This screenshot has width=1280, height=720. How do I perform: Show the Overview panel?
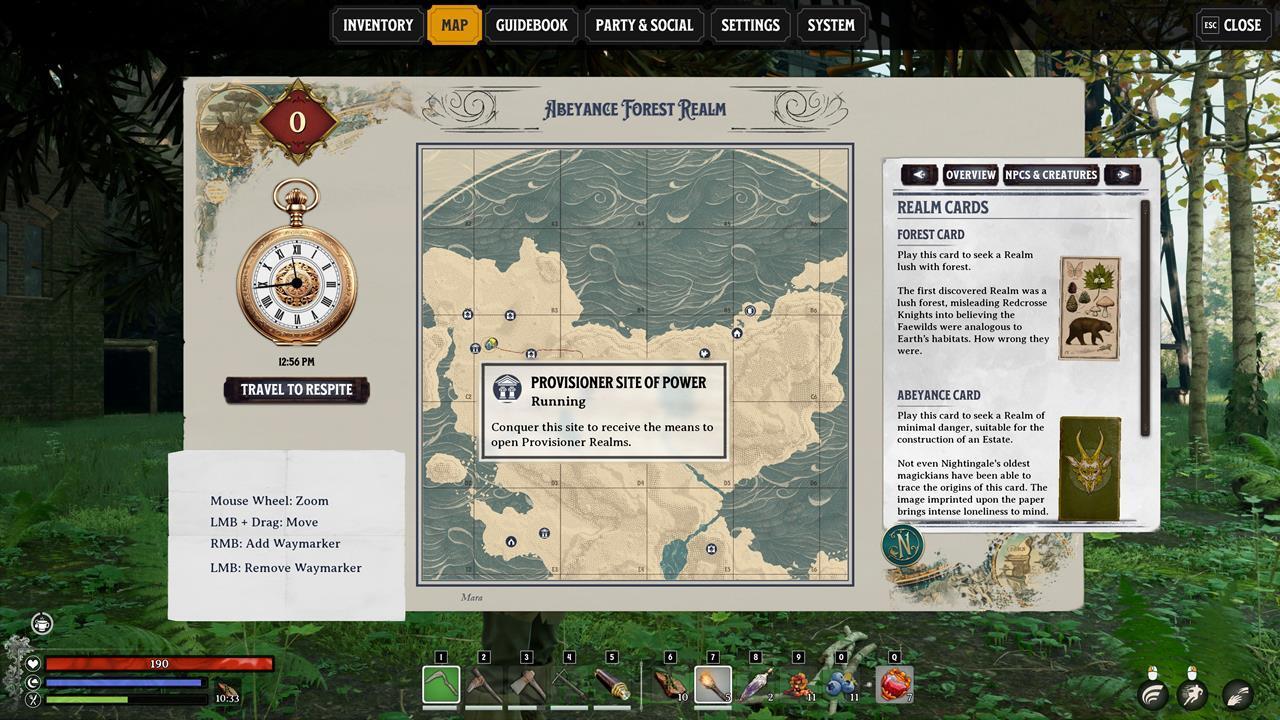970,175
